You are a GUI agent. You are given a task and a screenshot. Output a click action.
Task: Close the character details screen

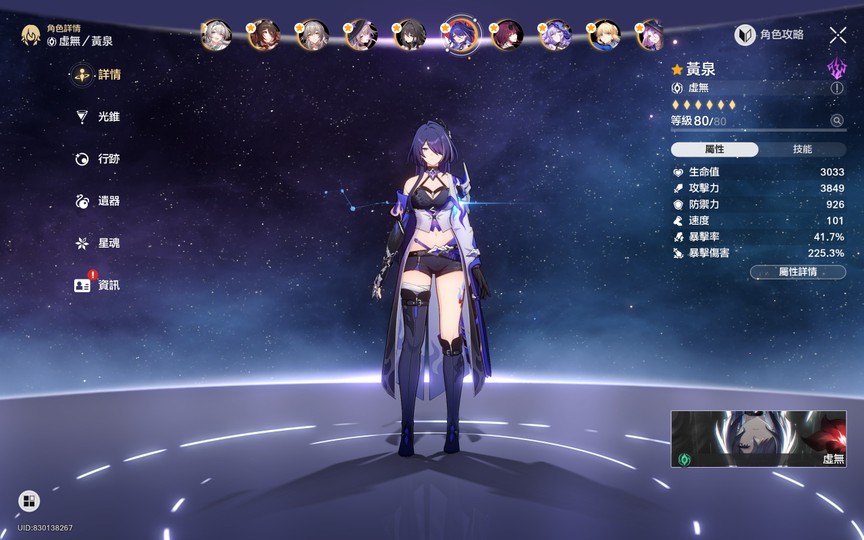pos(838,35)
